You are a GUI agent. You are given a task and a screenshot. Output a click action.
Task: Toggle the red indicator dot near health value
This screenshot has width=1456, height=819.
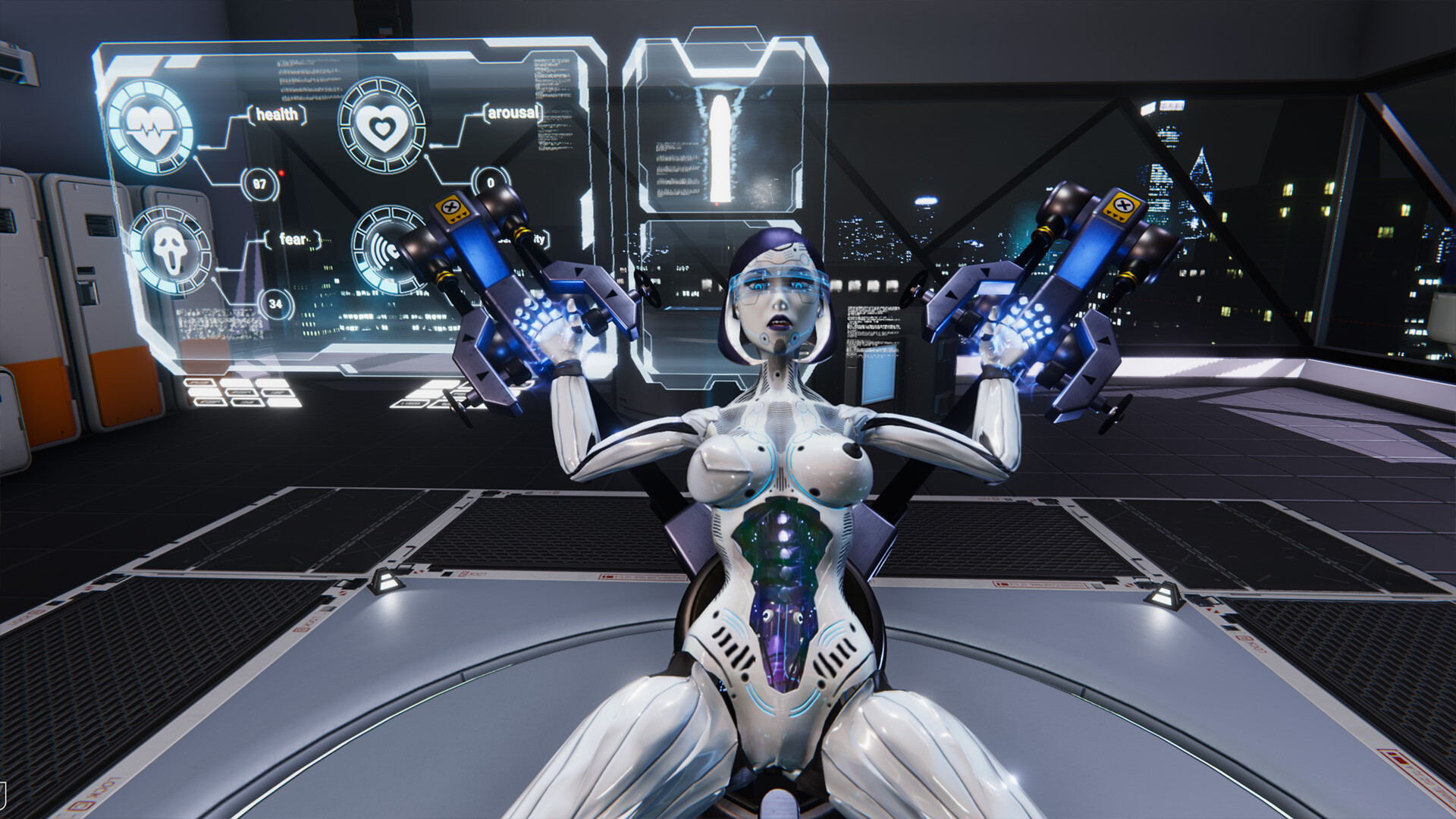click(x=281, y=173)
